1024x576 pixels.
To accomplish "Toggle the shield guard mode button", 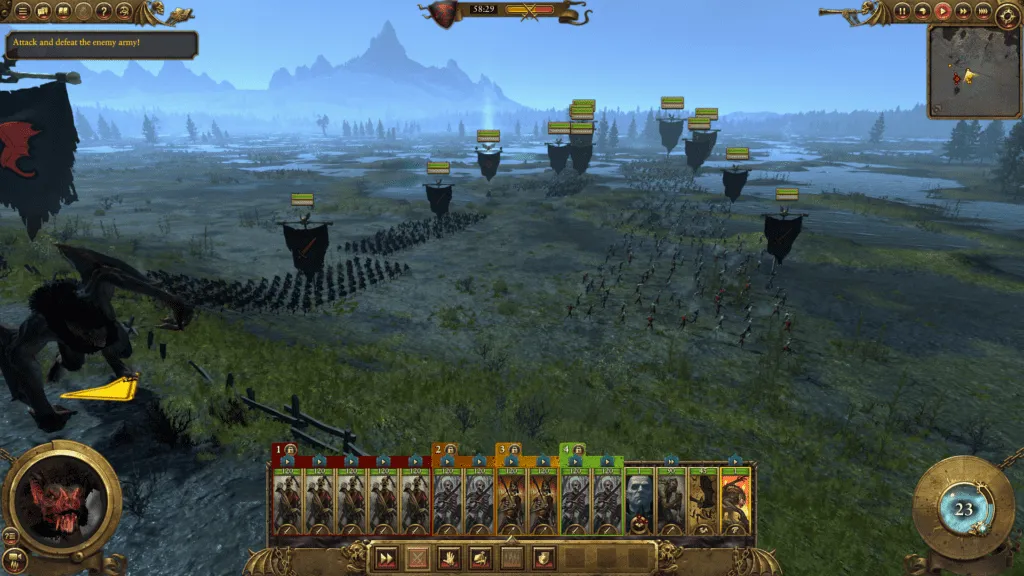I will [x=545, y=557].
